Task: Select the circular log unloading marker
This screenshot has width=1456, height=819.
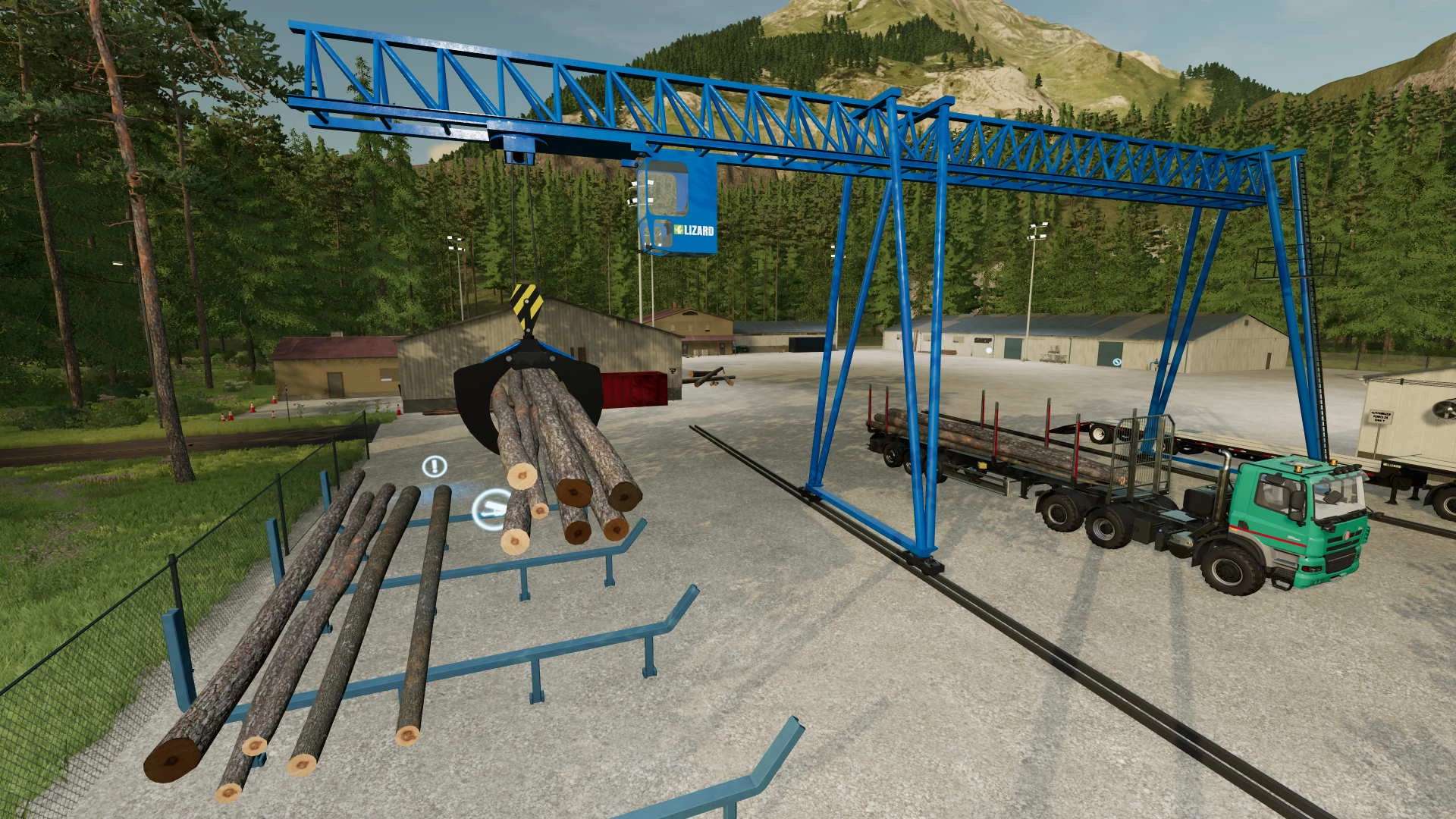Action: pos(491,507)
